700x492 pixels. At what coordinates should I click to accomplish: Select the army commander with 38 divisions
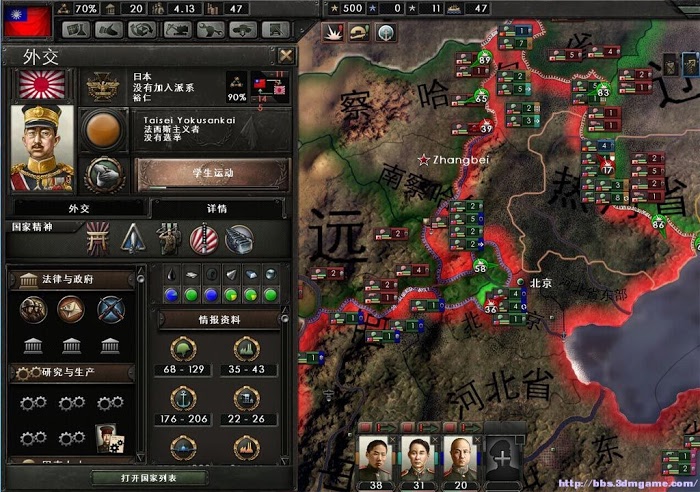pyautogui.click(x=377, y=459)
